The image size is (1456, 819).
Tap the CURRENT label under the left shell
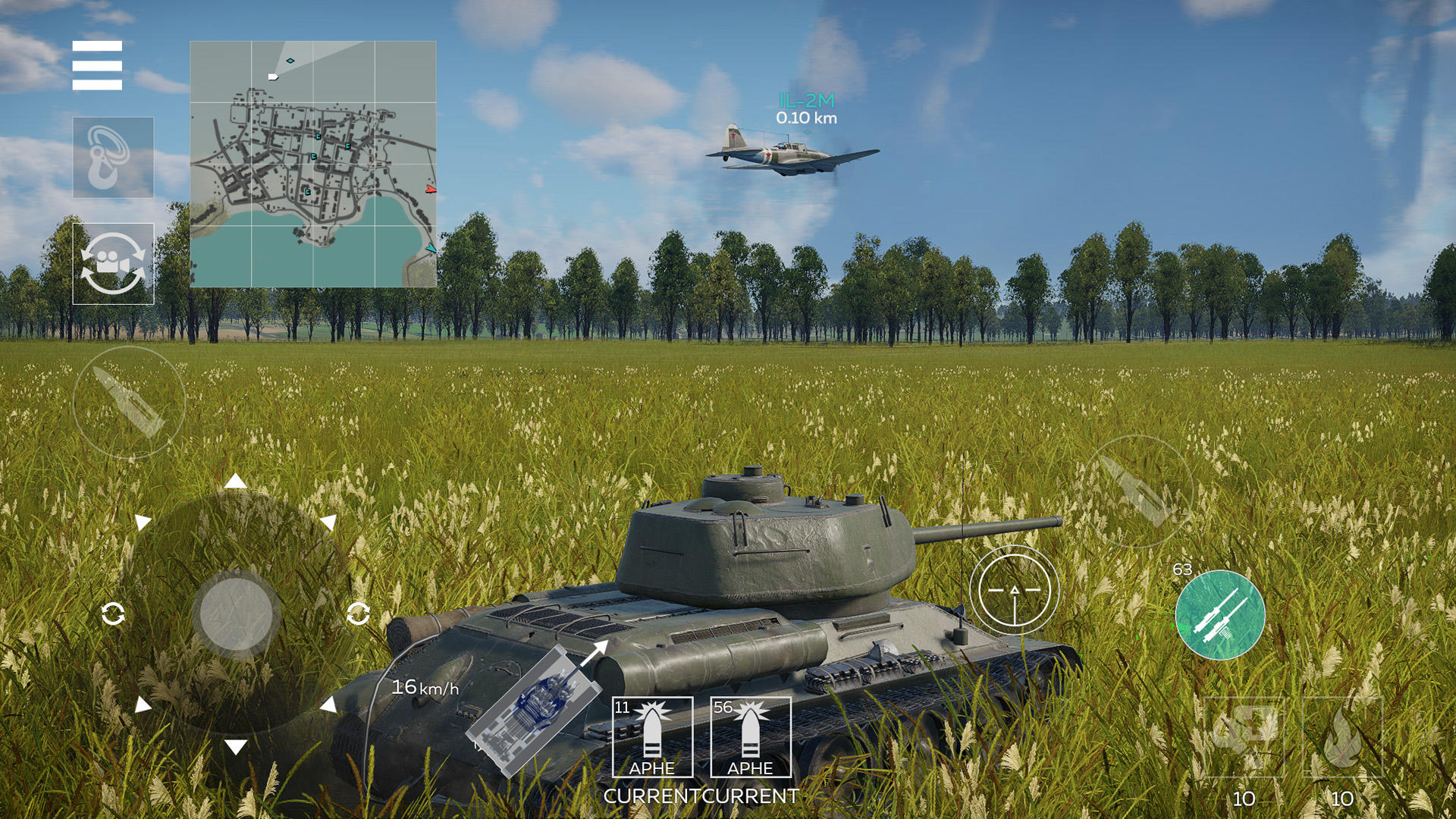pos(654,796)
